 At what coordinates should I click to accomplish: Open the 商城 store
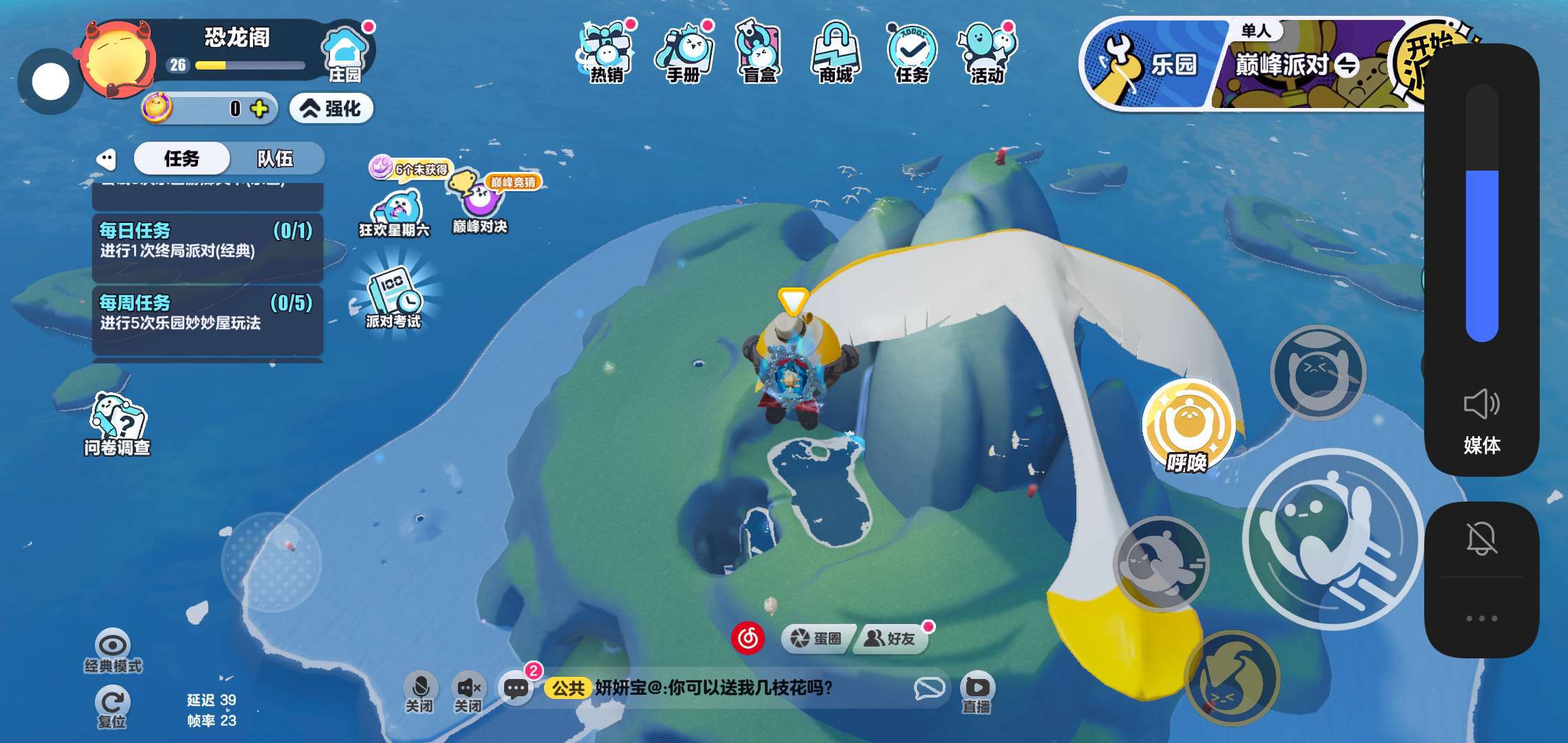point(836,53)
